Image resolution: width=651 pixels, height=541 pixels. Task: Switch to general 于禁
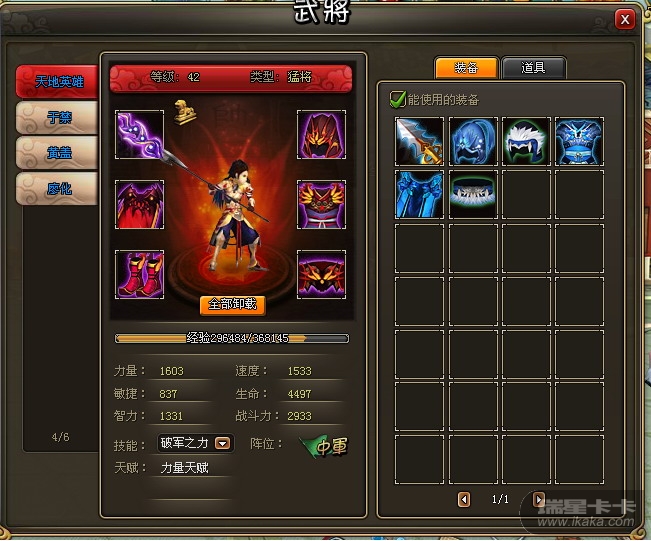coord(58,119)
